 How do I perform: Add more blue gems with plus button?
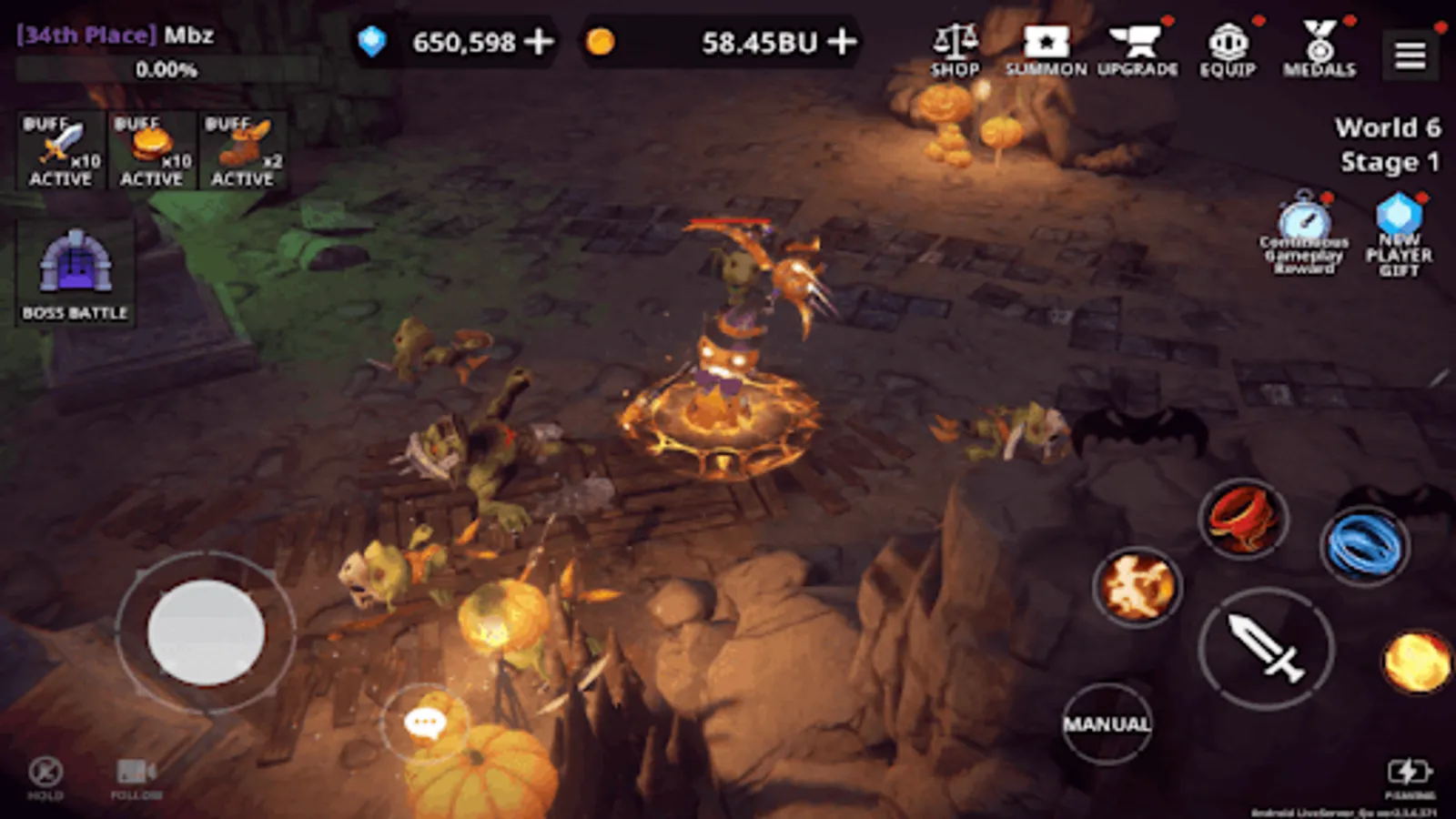tap(538, 40)
